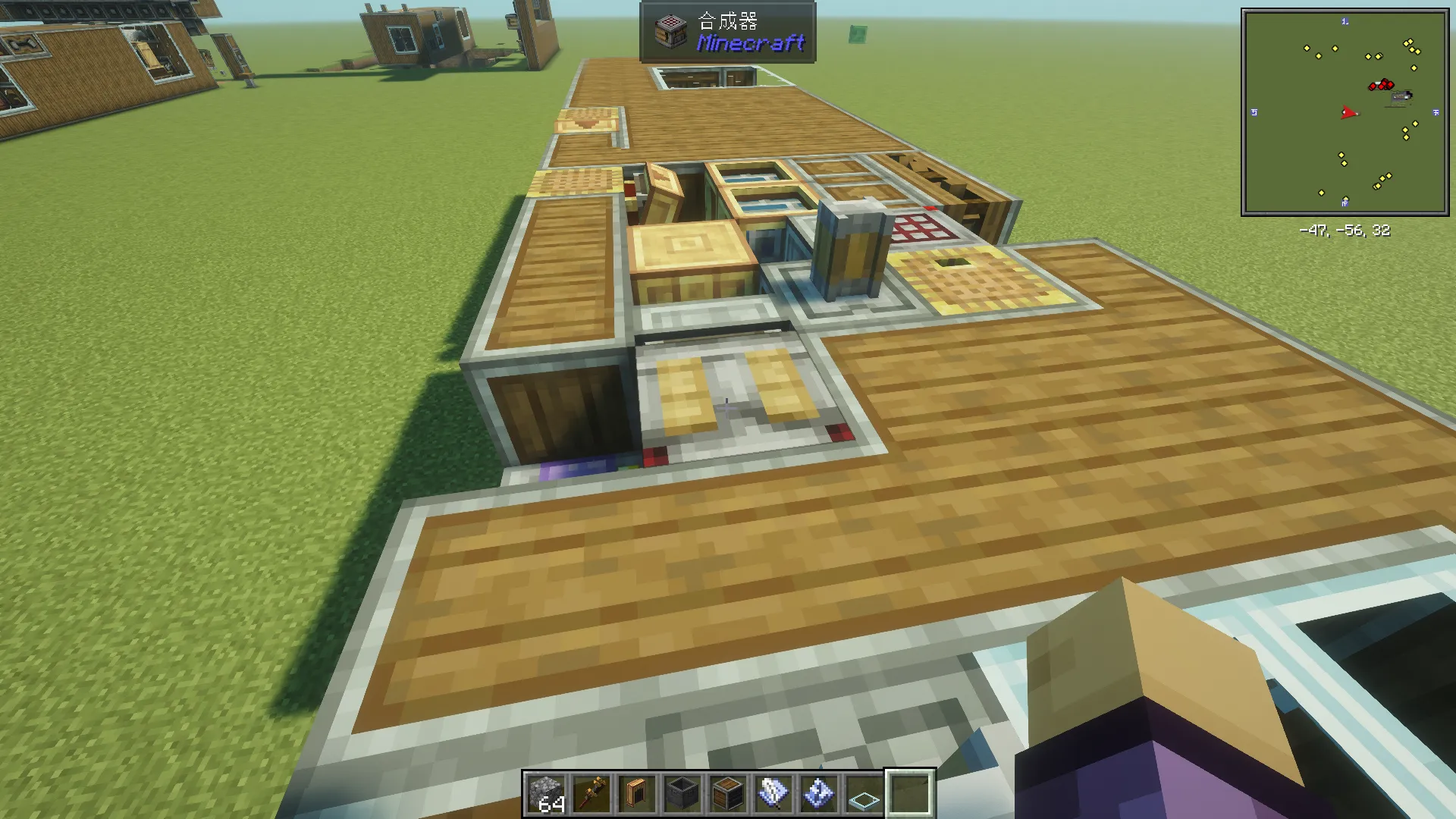Choose the brass wrench hotbar slot

[591, 794]
